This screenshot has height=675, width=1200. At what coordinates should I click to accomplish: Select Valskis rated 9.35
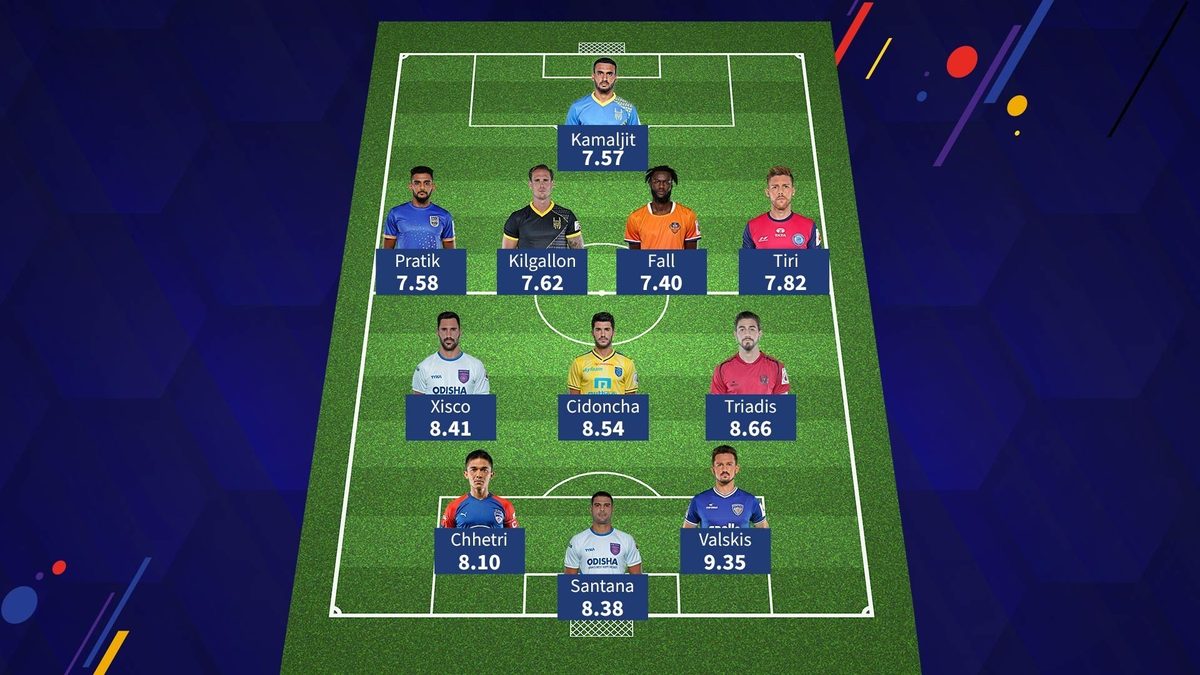click(x=725, y=550)
